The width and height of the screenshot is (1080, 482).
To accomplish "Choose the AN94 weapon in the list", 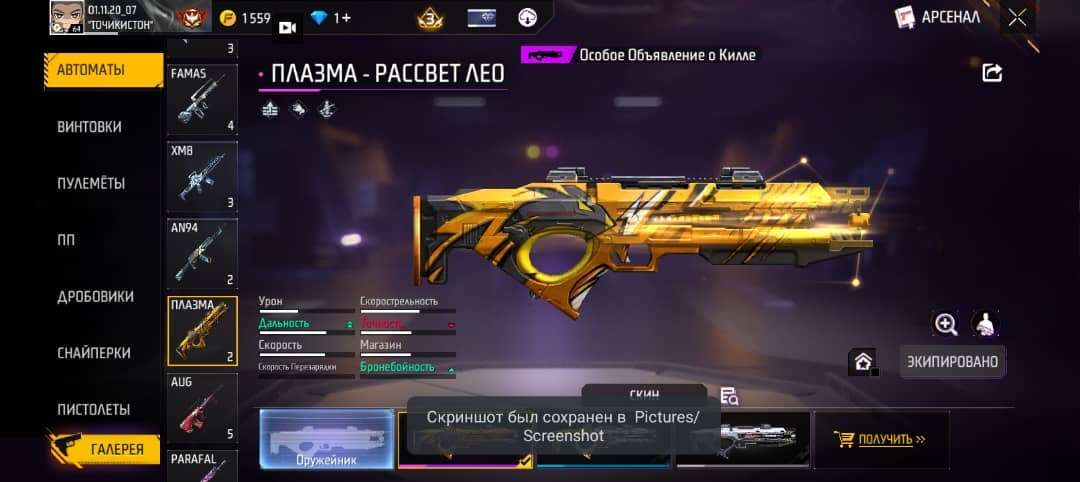I will pyautogui.click(x=201, y=254).
